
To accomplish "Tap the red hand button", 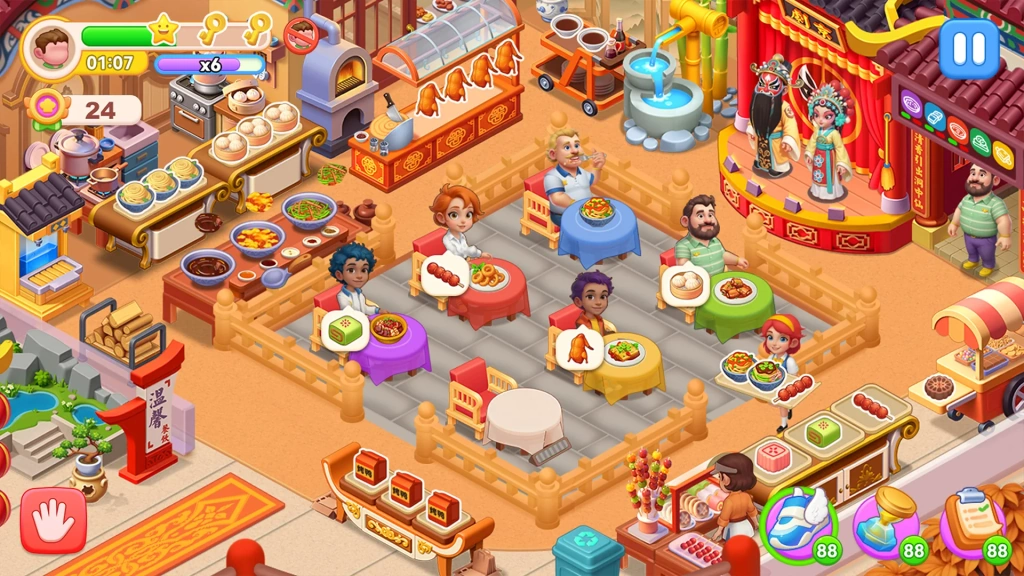I will (x=53, y=519).
